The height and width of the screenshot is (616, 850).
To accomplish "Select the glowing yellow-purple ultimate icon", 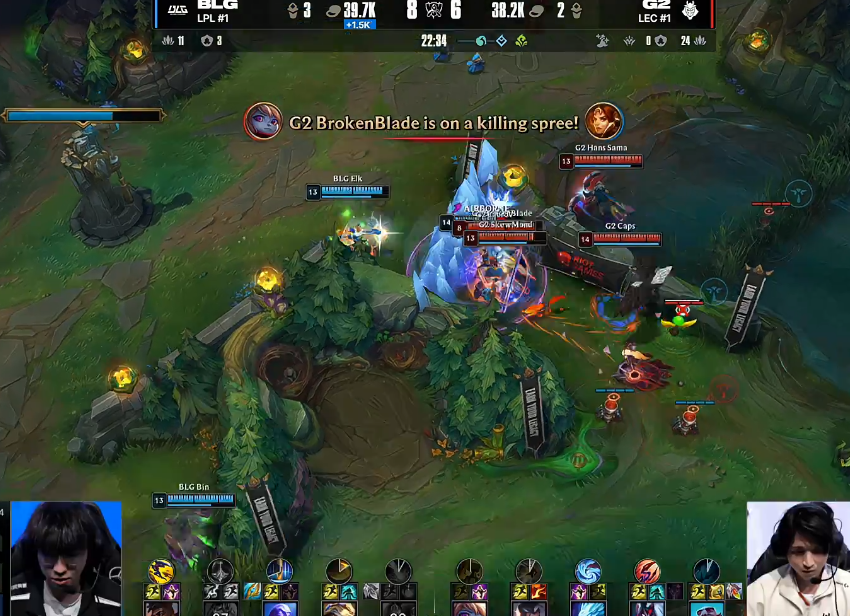I will (161, 572).
